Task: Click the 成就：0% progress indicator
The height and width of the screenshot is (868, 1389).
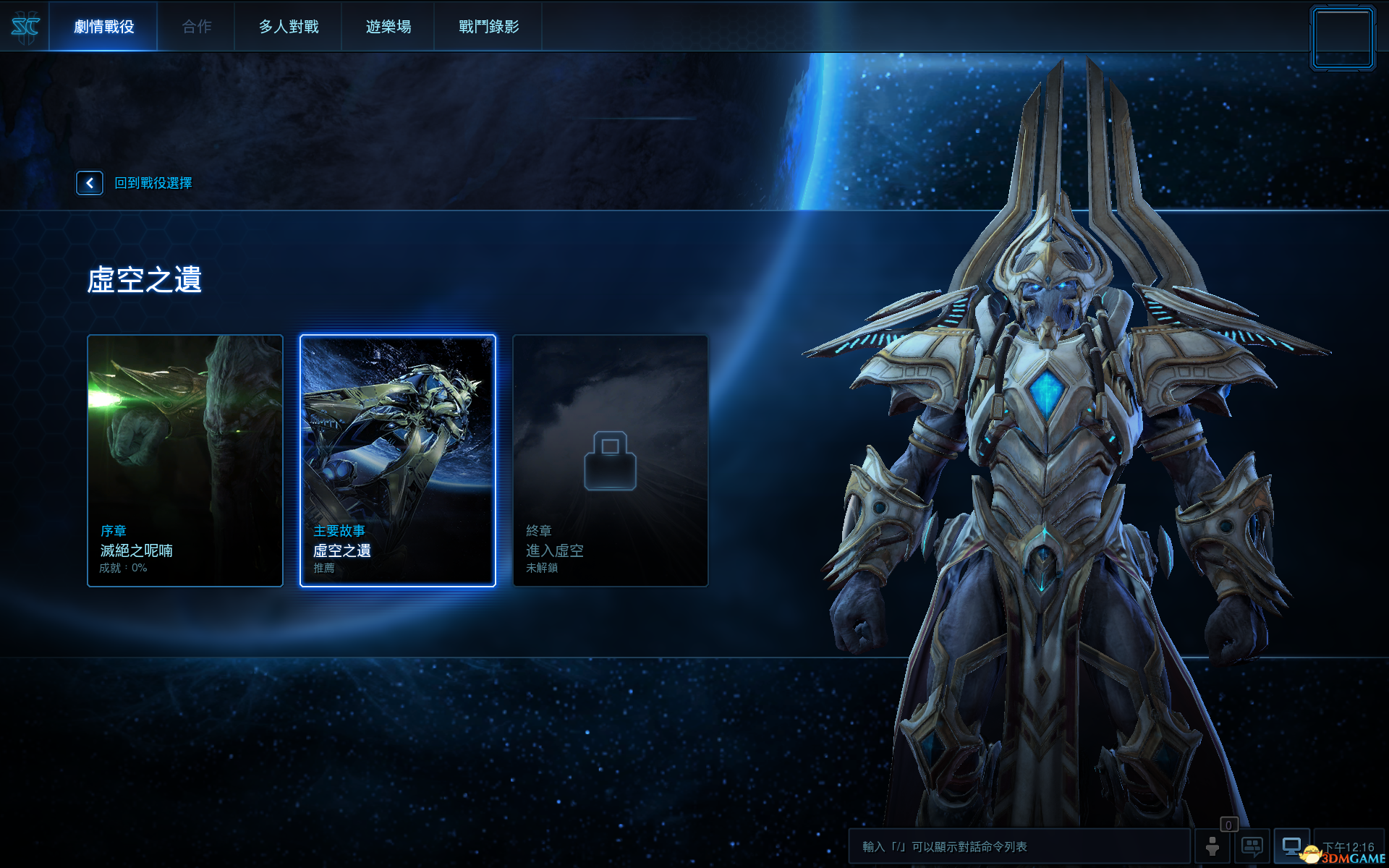Action: click(123, 569)
